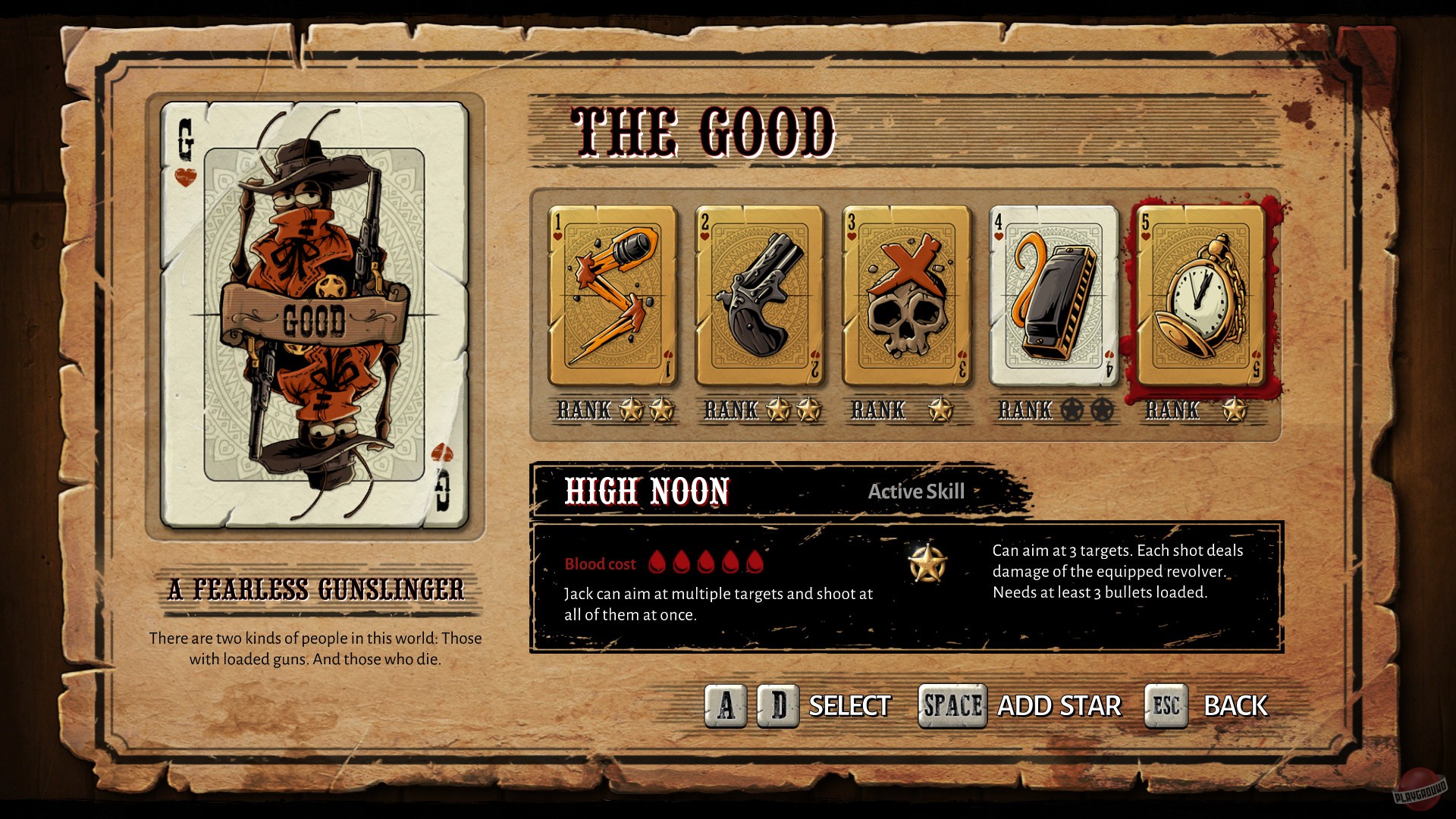Toggle the rank star under the skull card
Viewport: 1456px width, 819px height.
940,410
